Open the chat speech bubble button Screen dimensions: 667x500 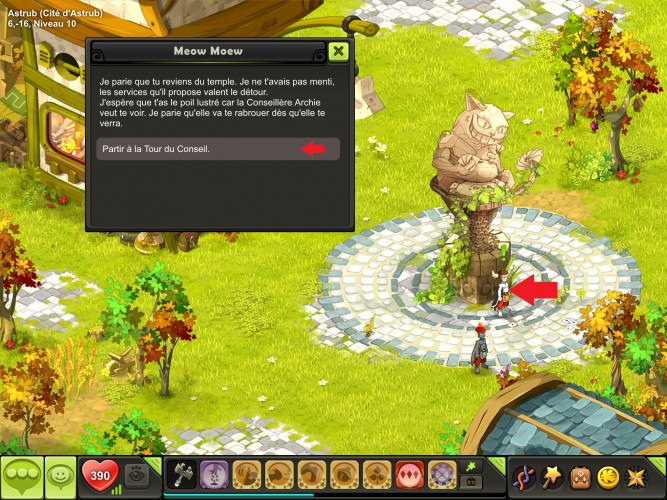coord(21,476)
